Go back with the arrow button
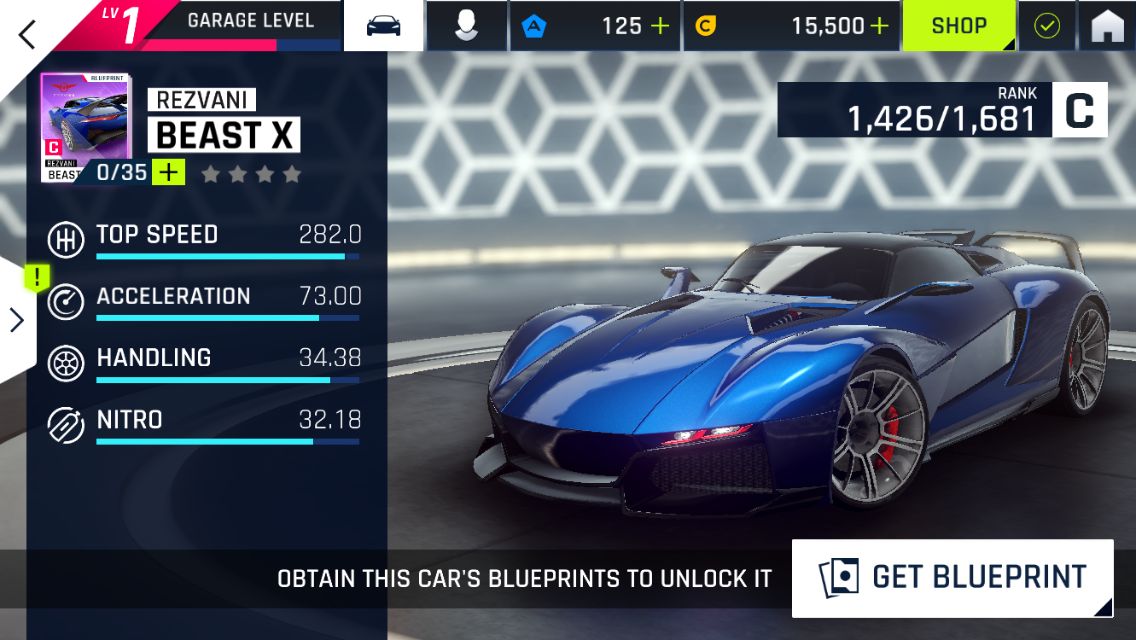The height and width of the screenshot is (640, 1136). [x=27, y=33]
